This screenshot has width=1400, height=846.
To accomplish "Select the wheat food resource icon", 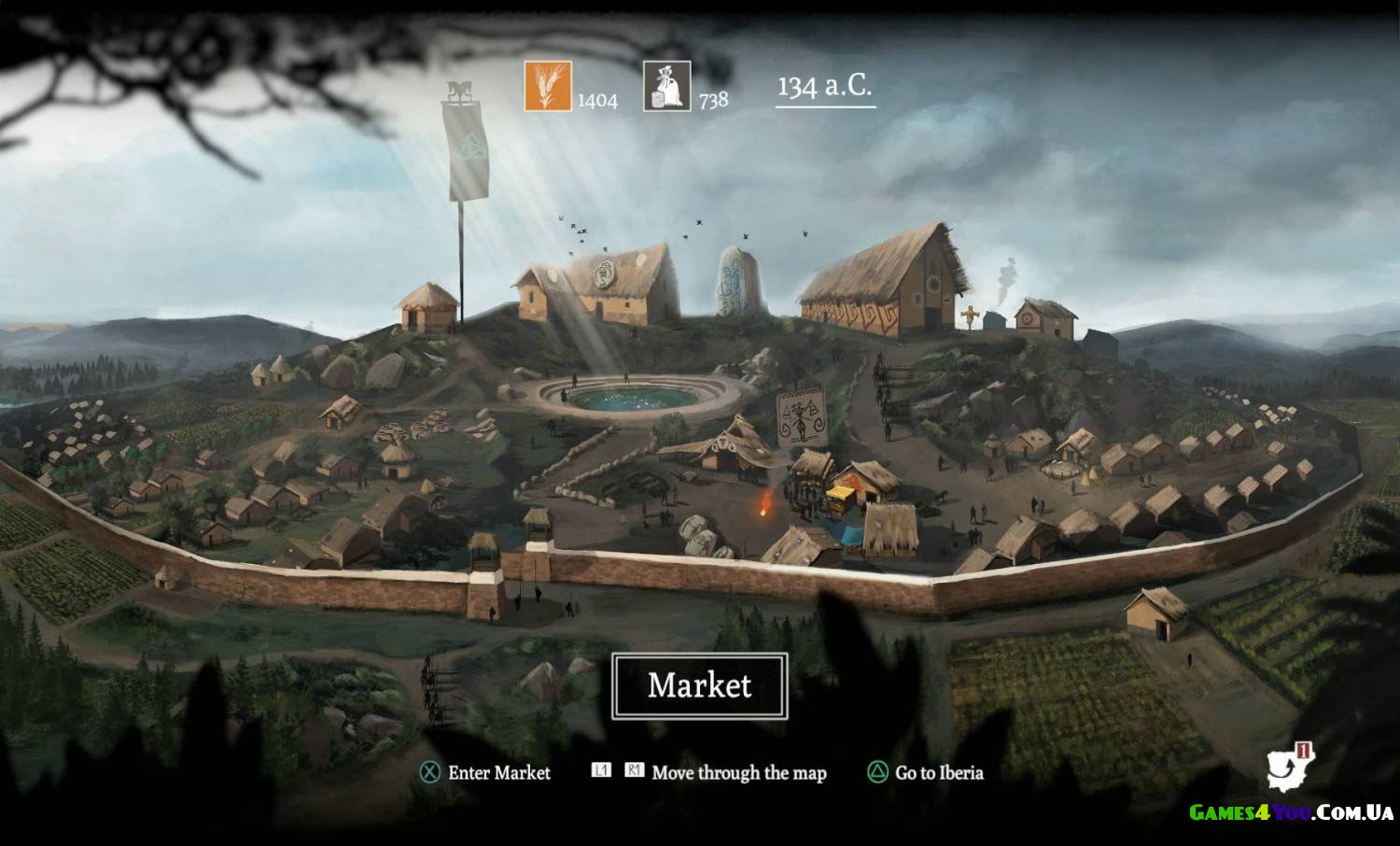I will point(548,87).
